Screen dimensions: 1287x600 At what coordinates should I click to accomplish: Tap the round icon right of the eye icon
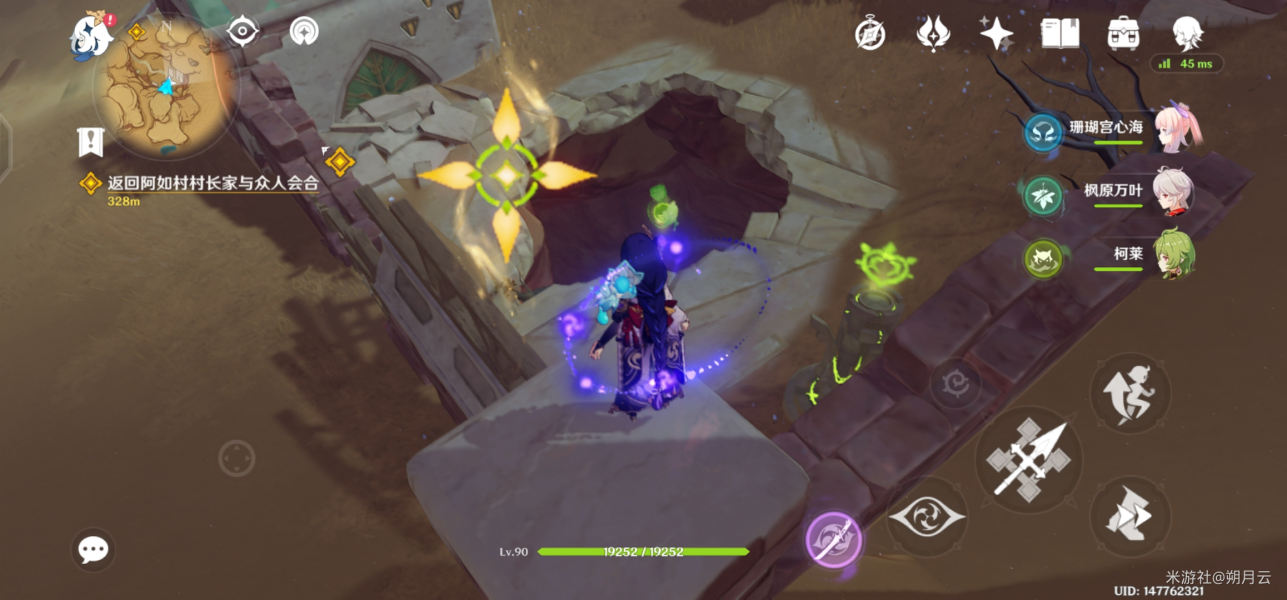click(x=304, y=32)
